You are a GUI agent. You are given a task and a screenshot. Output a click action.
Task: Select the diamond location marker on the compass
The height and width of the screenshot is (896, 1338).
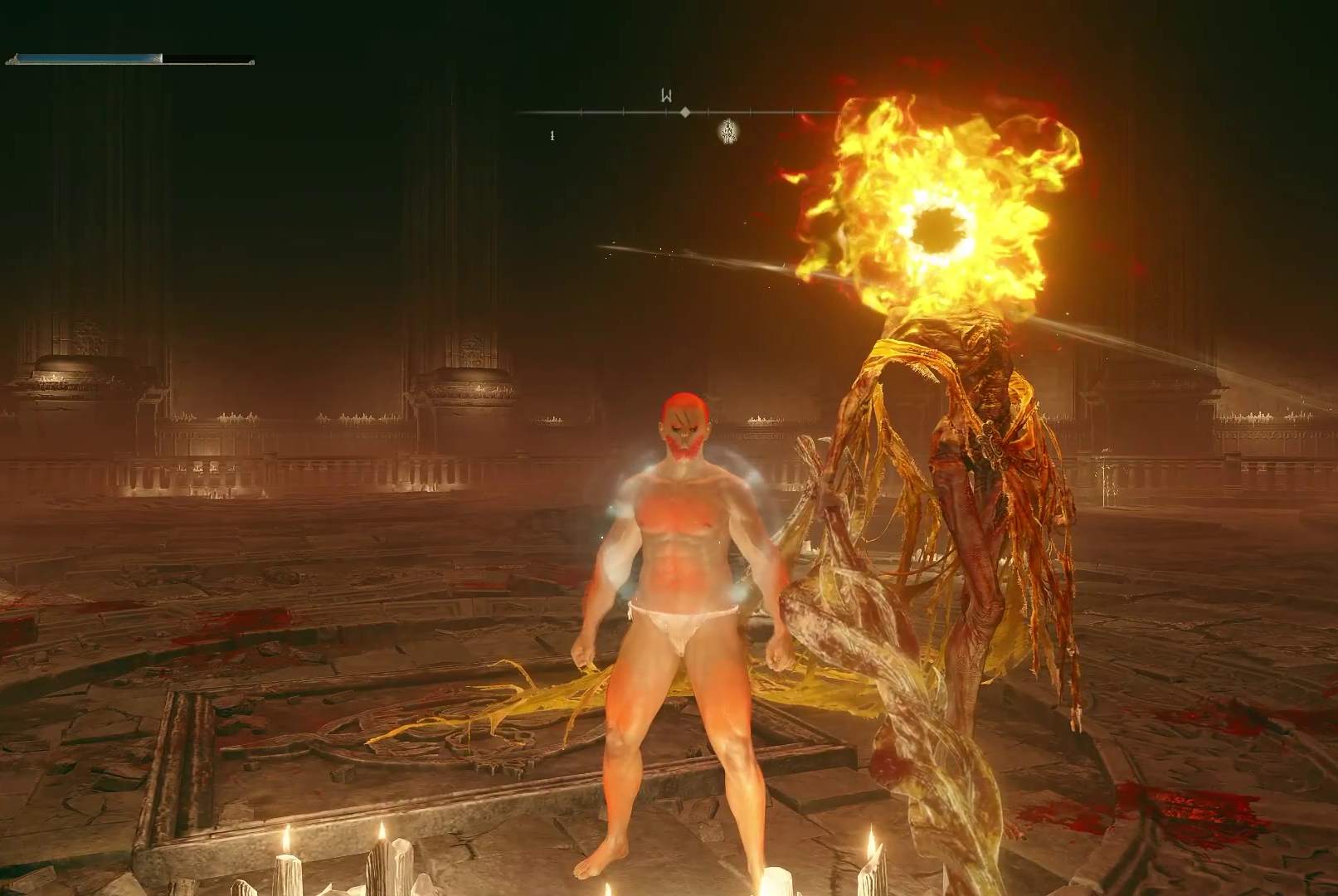[x=685, y=112]
